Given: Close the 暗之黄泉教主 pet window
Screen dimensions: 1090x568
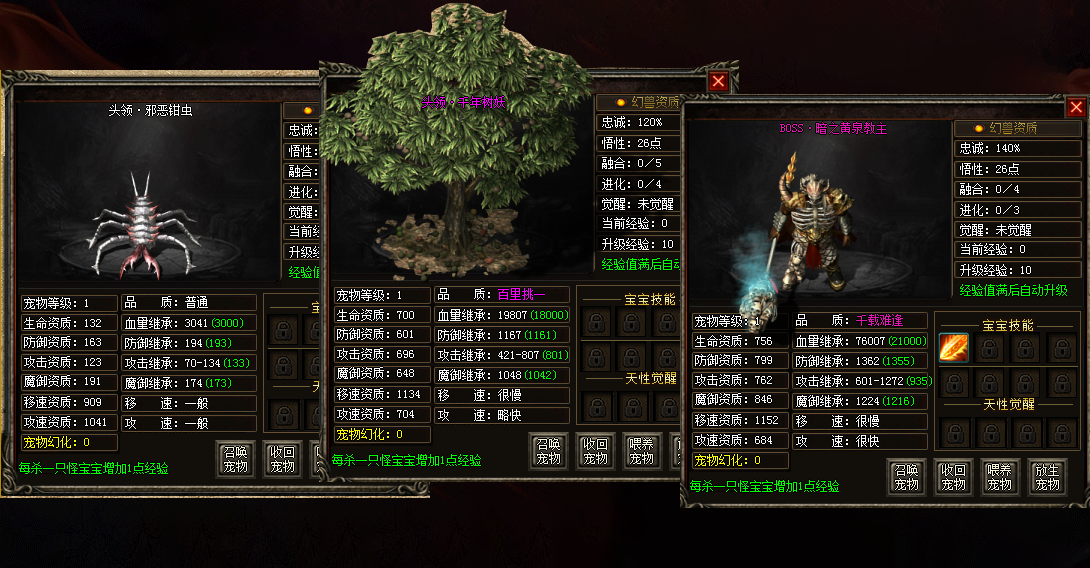Looking at the screenshot, I should pyautogui.click(x=1076, y=107).
